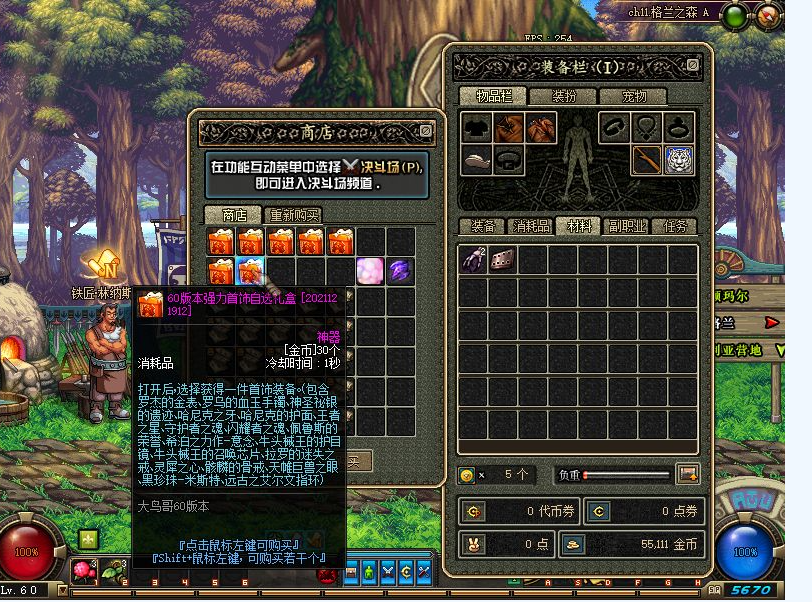Close the 商店 shop window
The width and height of the screenshot is (812, 602).
[x=426, y=131]
